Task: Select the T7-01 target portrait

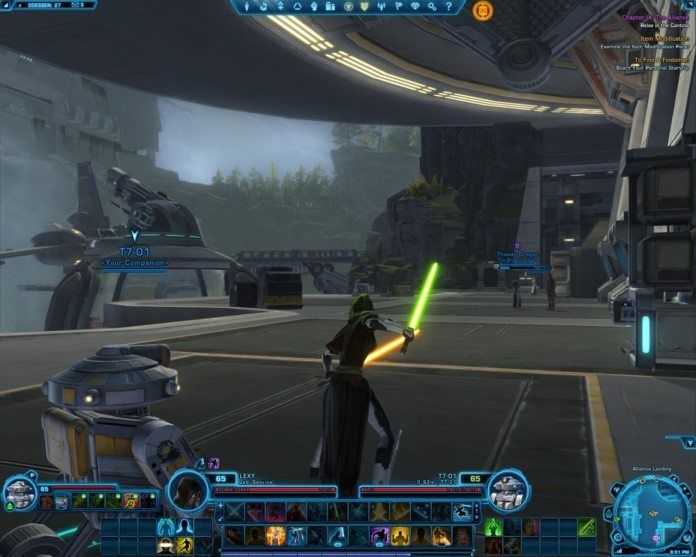Action: pos(507,490)
